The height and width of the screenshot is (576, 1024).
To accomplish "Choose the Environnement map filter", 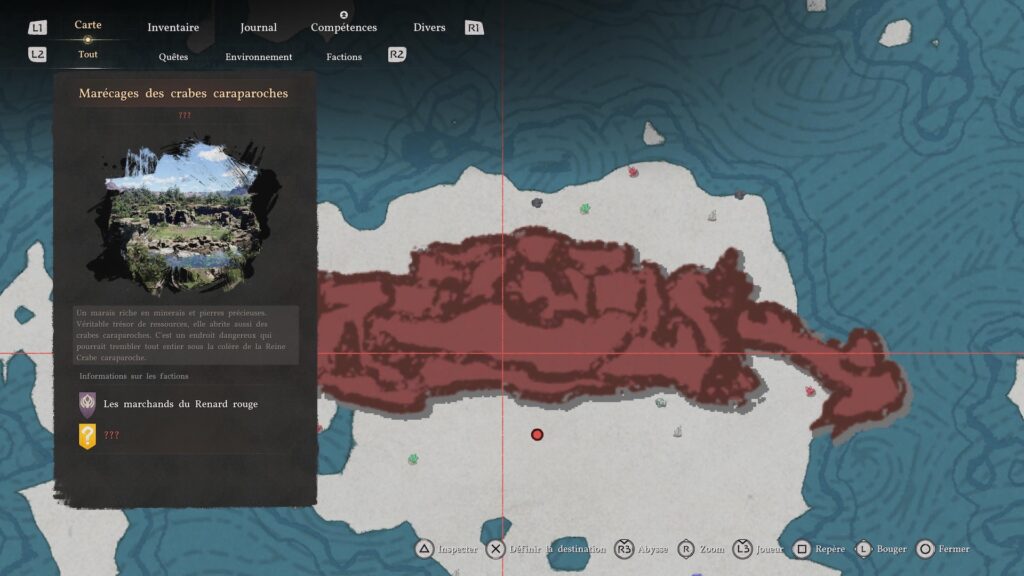I will pos(258,57).
